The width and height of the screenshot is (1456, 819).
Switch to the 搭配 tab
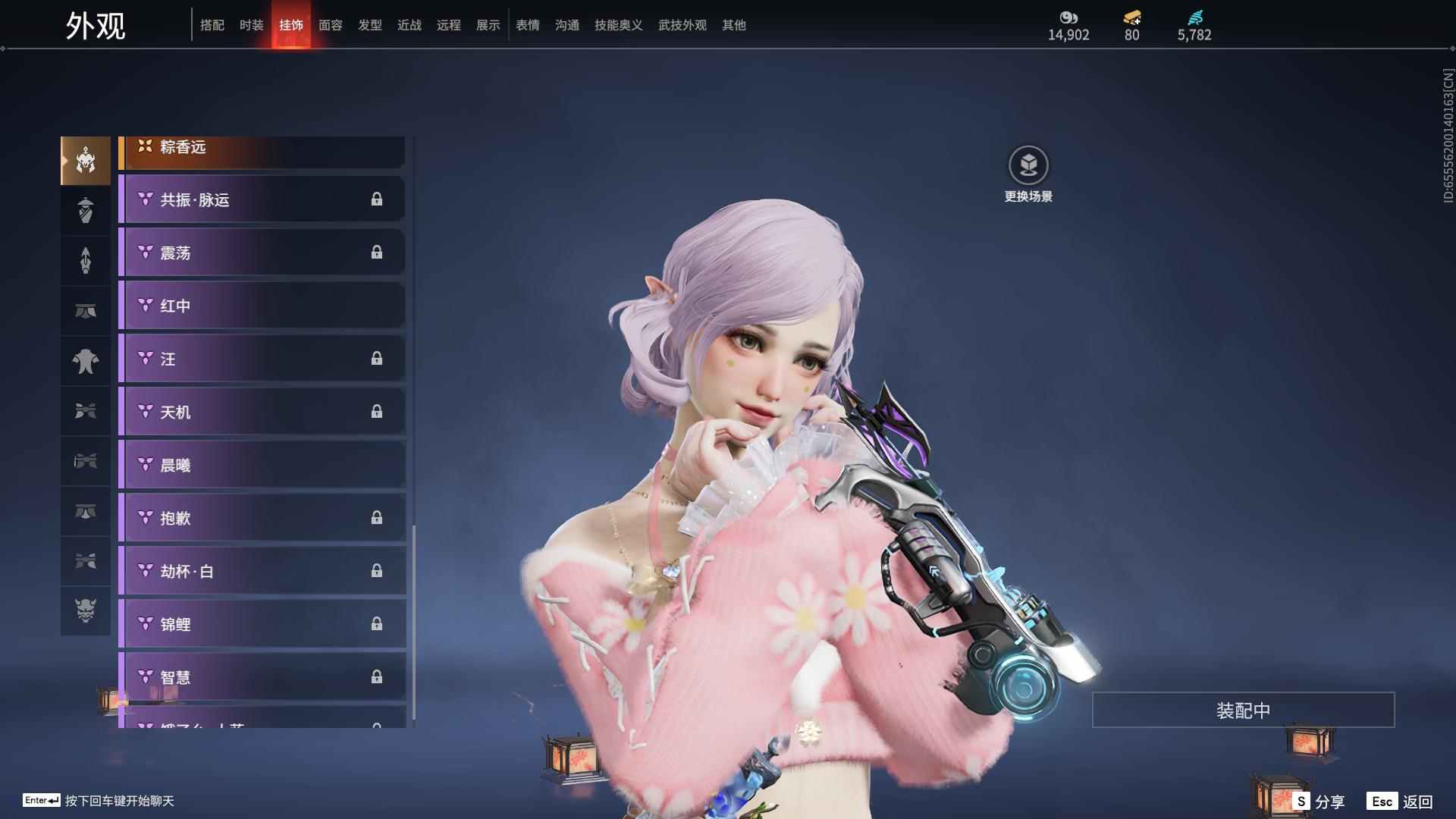[x=212, y=25]
